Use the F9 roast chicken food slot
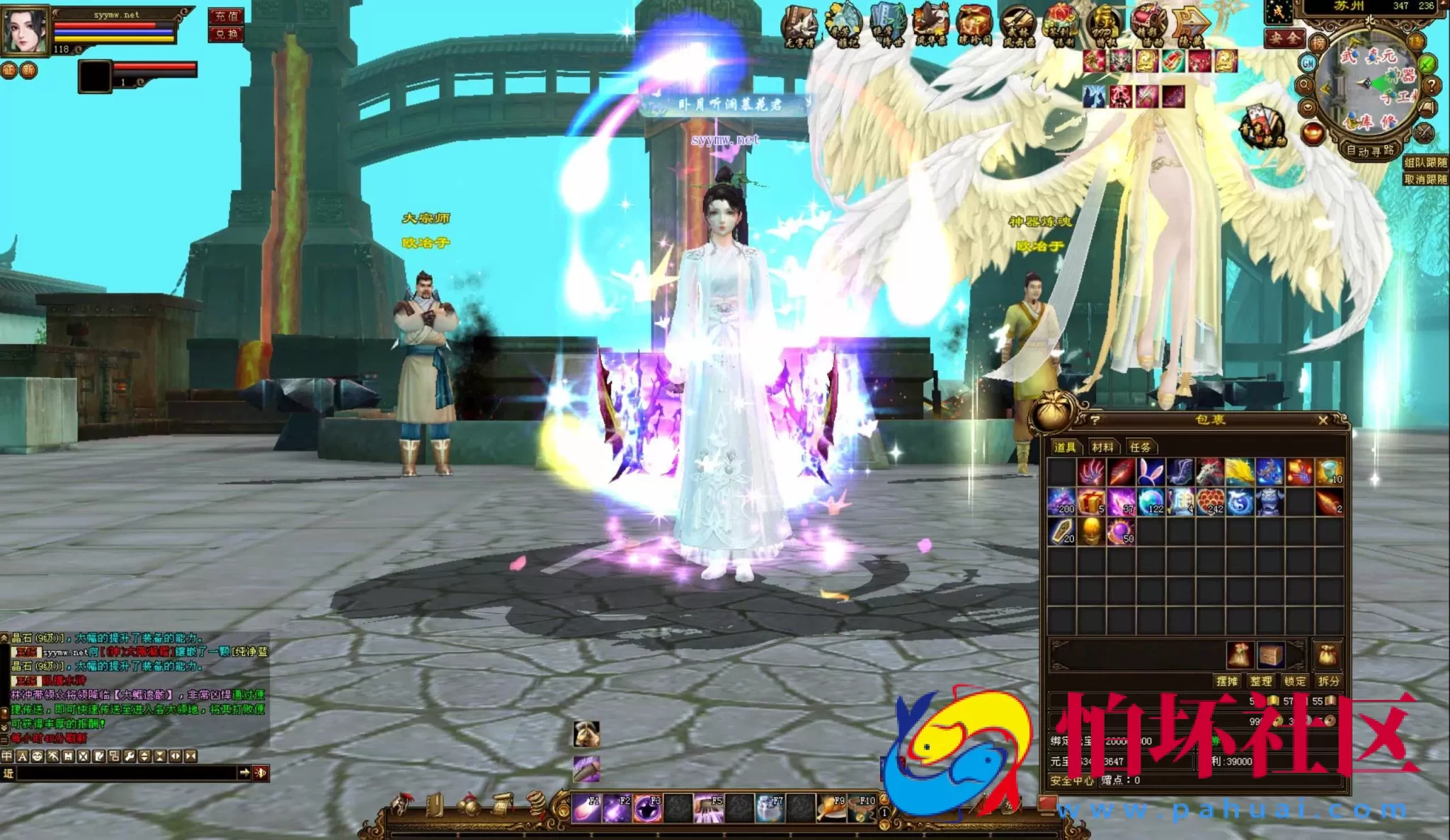The width and height of the screenshot is (1450, 840). [x=831, y=808]
